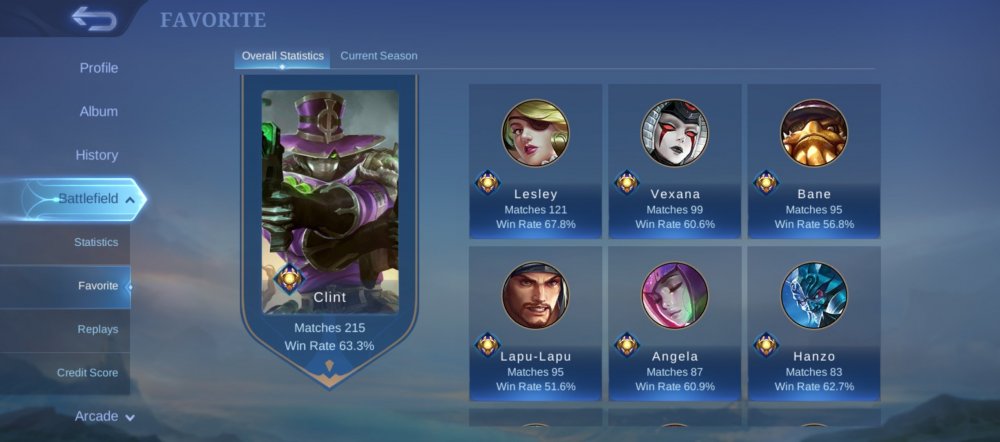This screenshot has height=442, width=1000.
Task: Open the History section
Action: (x=97, y=155)
